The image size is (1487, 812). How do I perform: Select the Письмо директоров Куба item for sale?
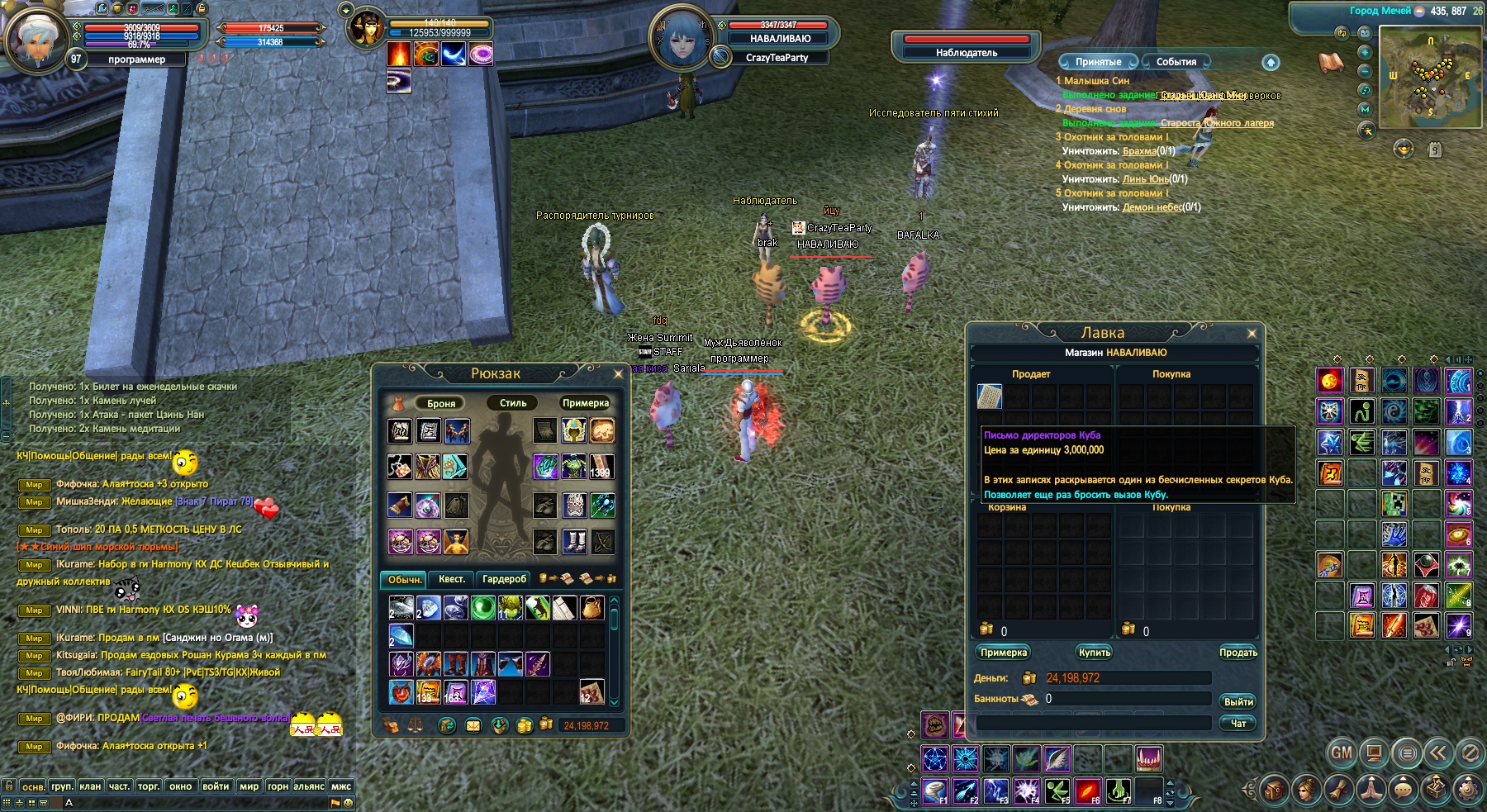point(990,397)
